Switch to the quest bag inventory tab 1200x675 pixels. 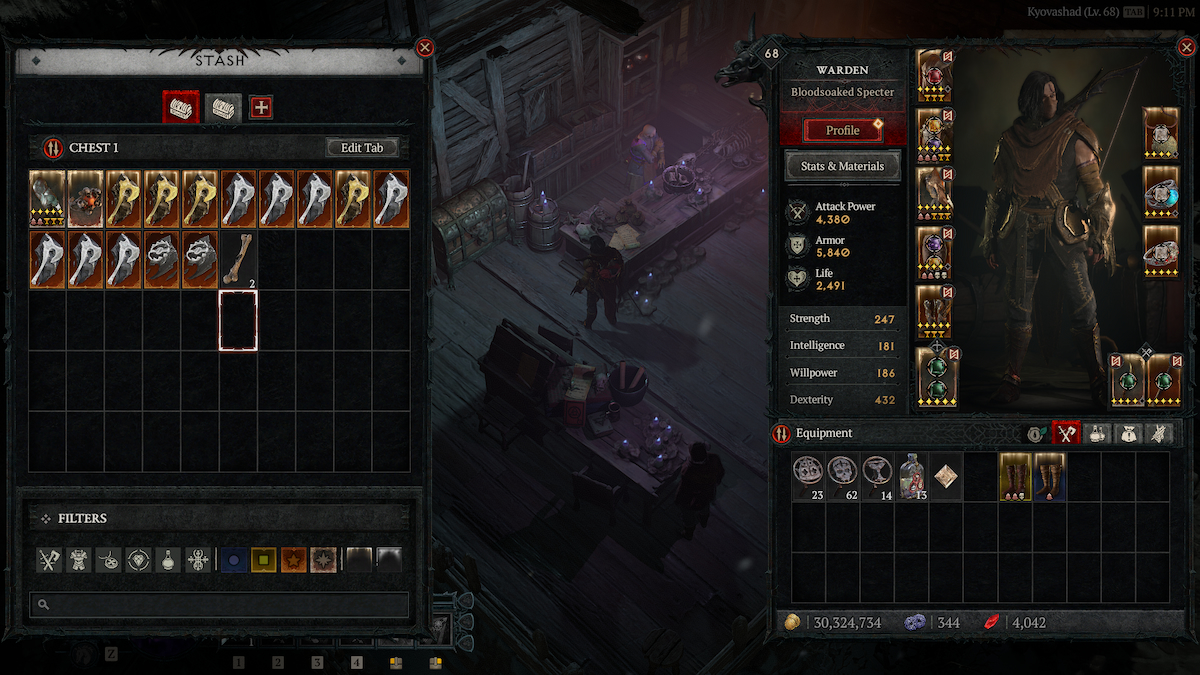(x=1127, y=434)
